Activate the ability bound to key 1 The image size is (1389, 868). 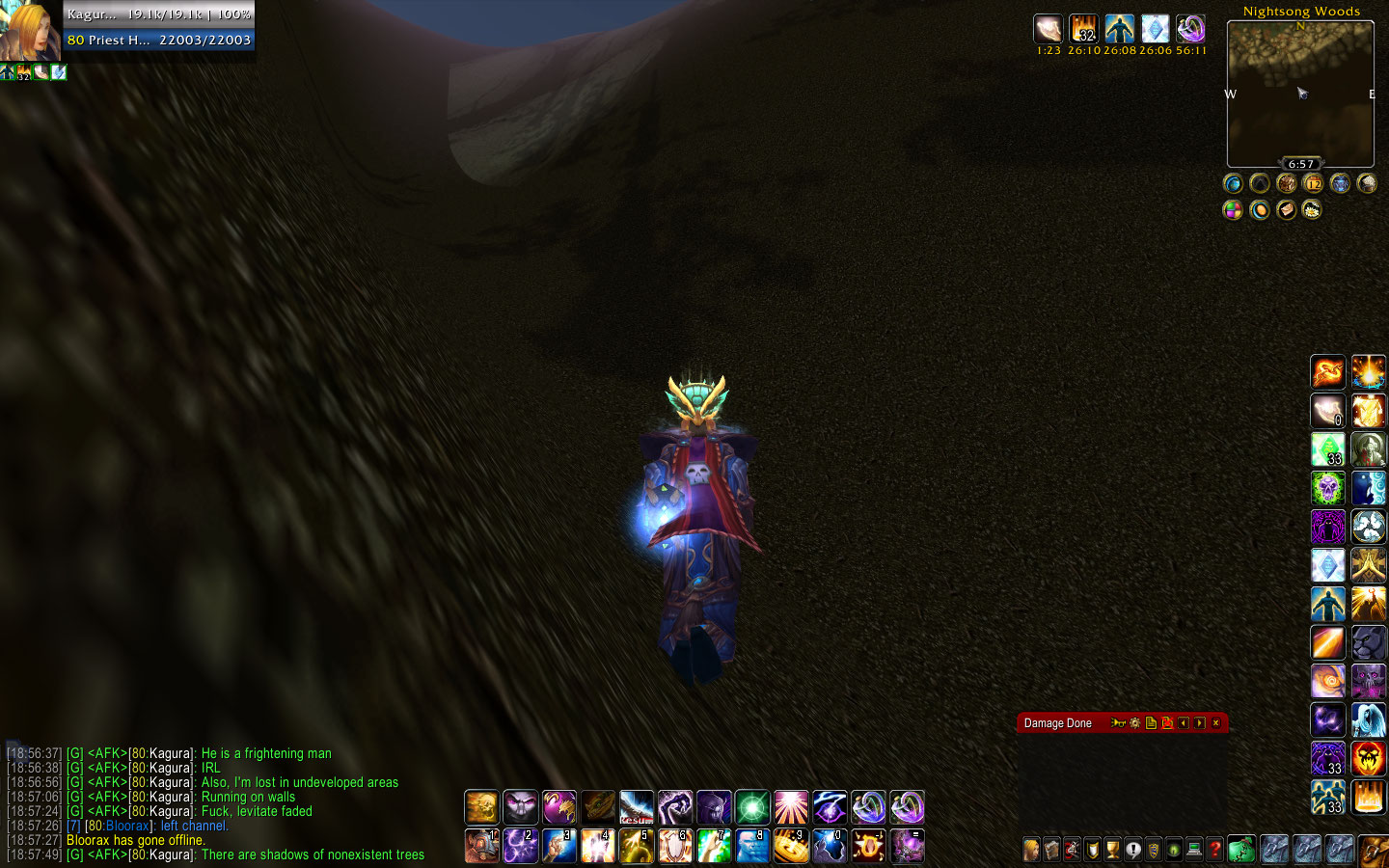pos(481,846)
